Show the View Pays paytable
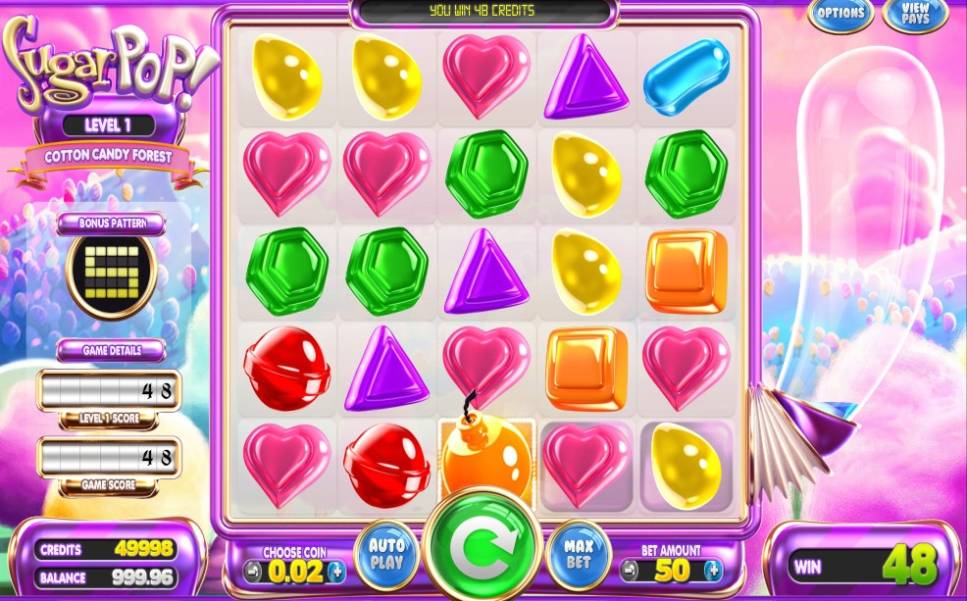The image size is (967, 601). pos(916,14)
